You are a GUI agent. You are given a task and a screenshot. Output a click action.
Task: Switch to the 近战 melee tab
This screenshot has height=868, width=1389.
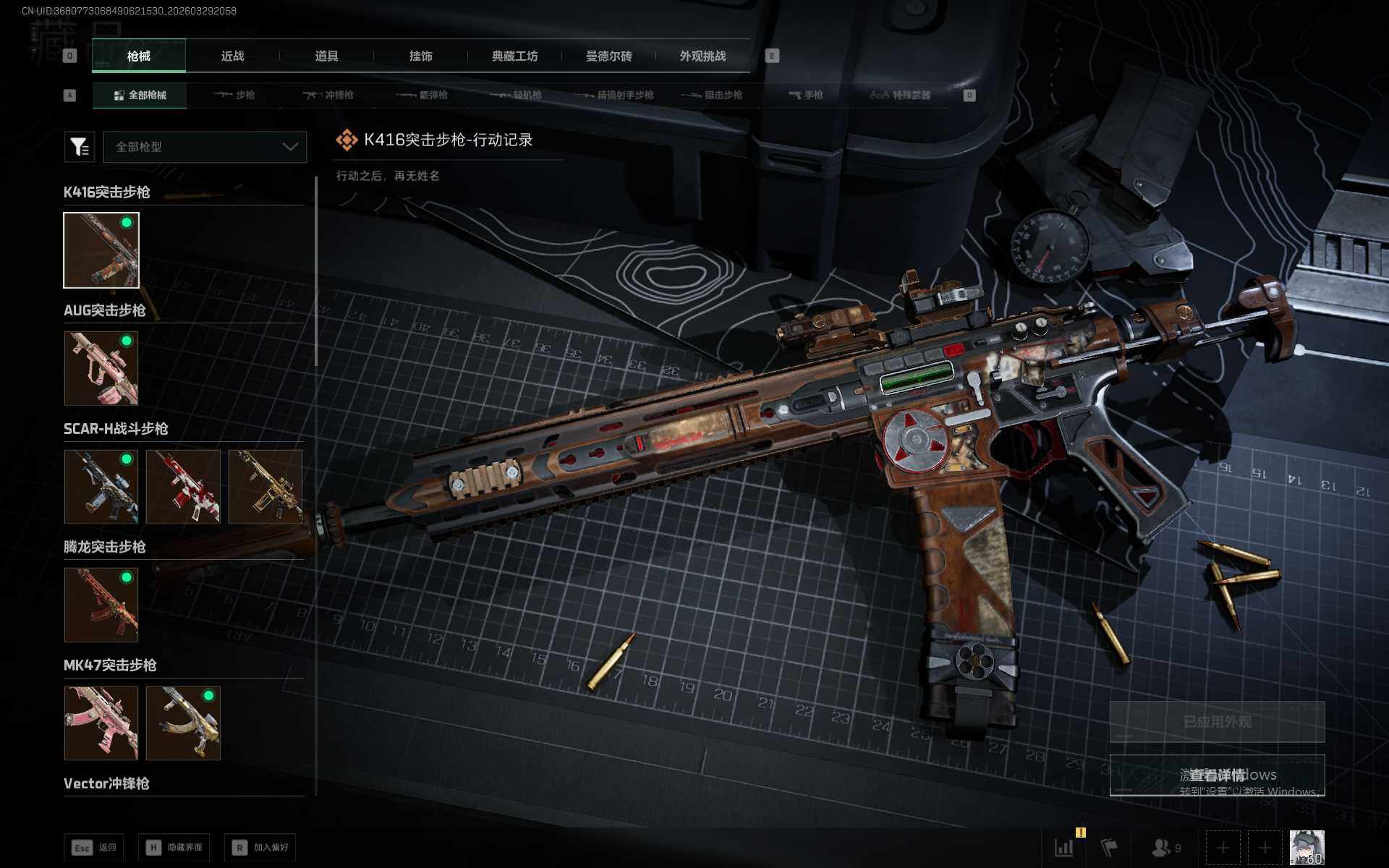click(x=232, y=56)
